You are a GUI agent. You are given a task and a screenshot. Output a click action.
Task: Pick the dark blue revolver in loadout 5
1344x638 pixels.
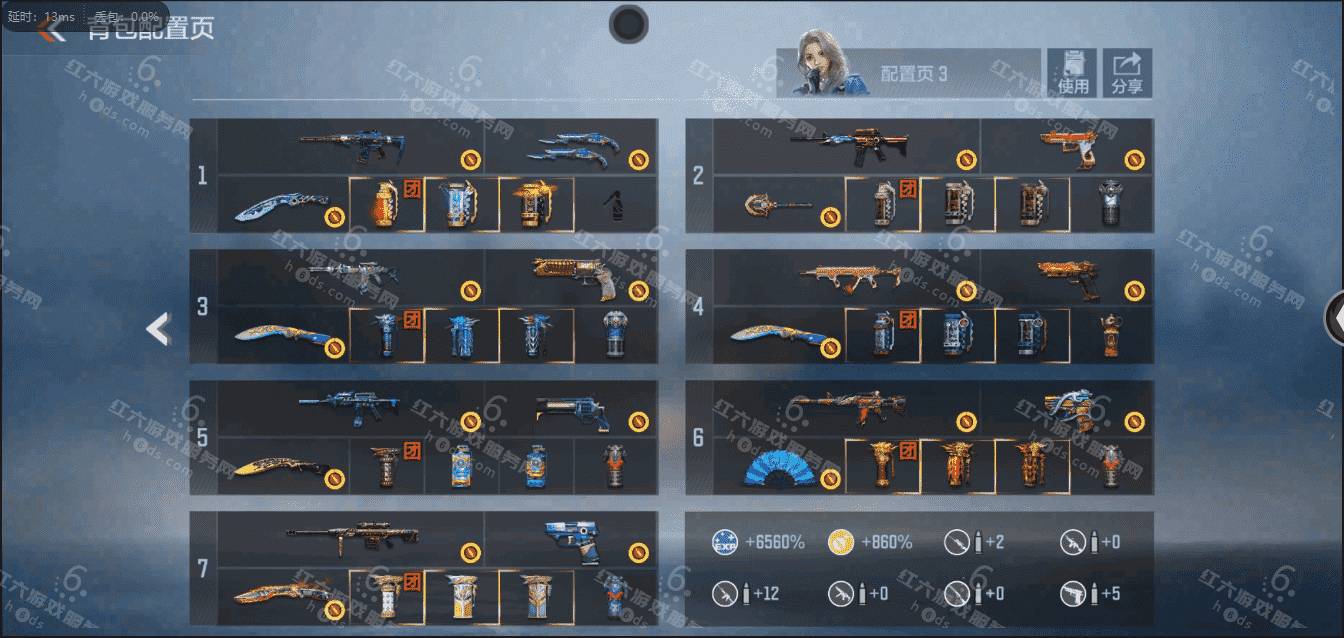570,408
